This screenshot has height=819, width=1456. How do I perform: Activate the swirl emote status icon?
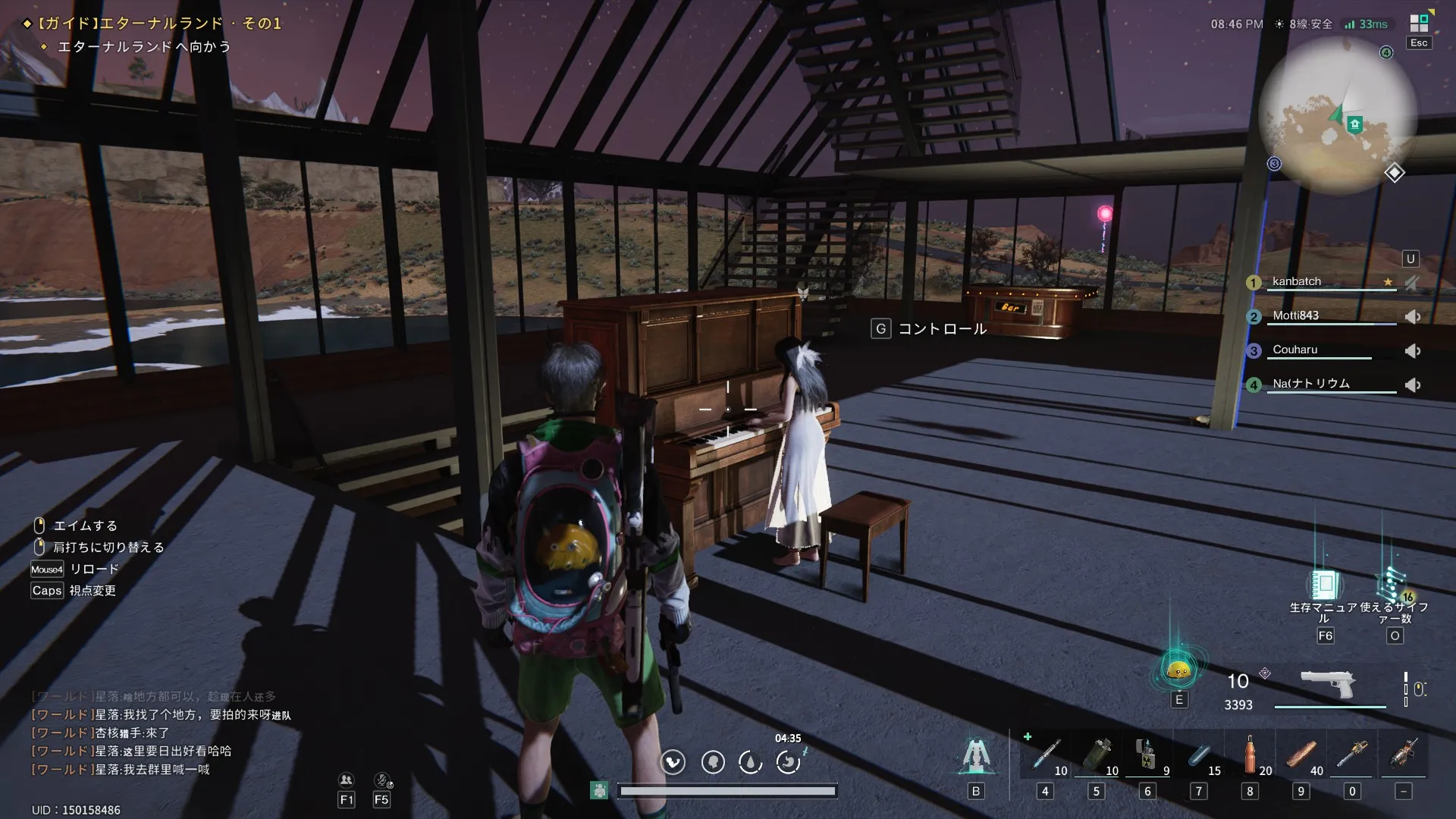click(789, 761)
